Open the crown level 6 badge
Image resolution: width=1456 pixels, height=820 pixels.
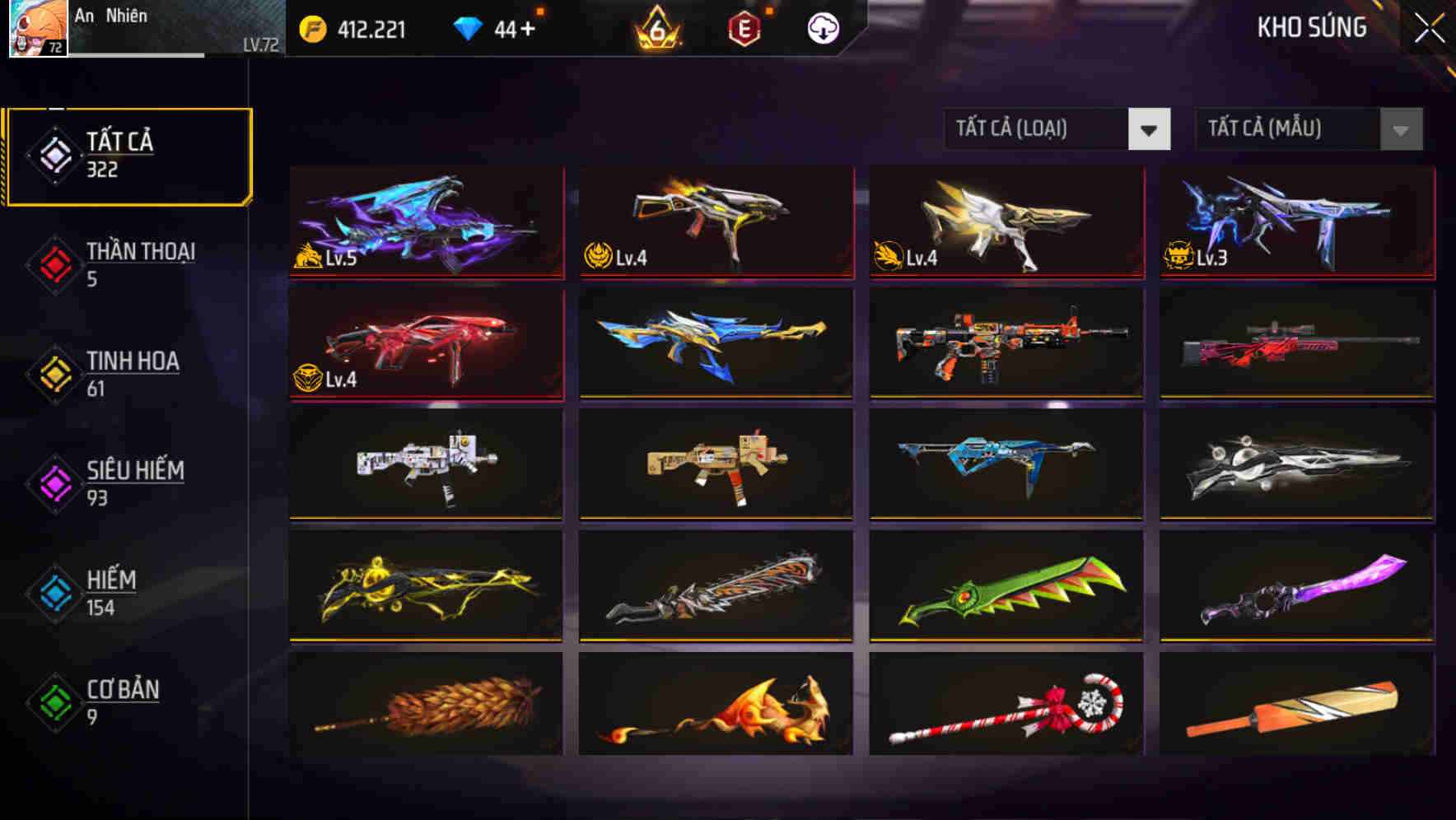[656, 28]
